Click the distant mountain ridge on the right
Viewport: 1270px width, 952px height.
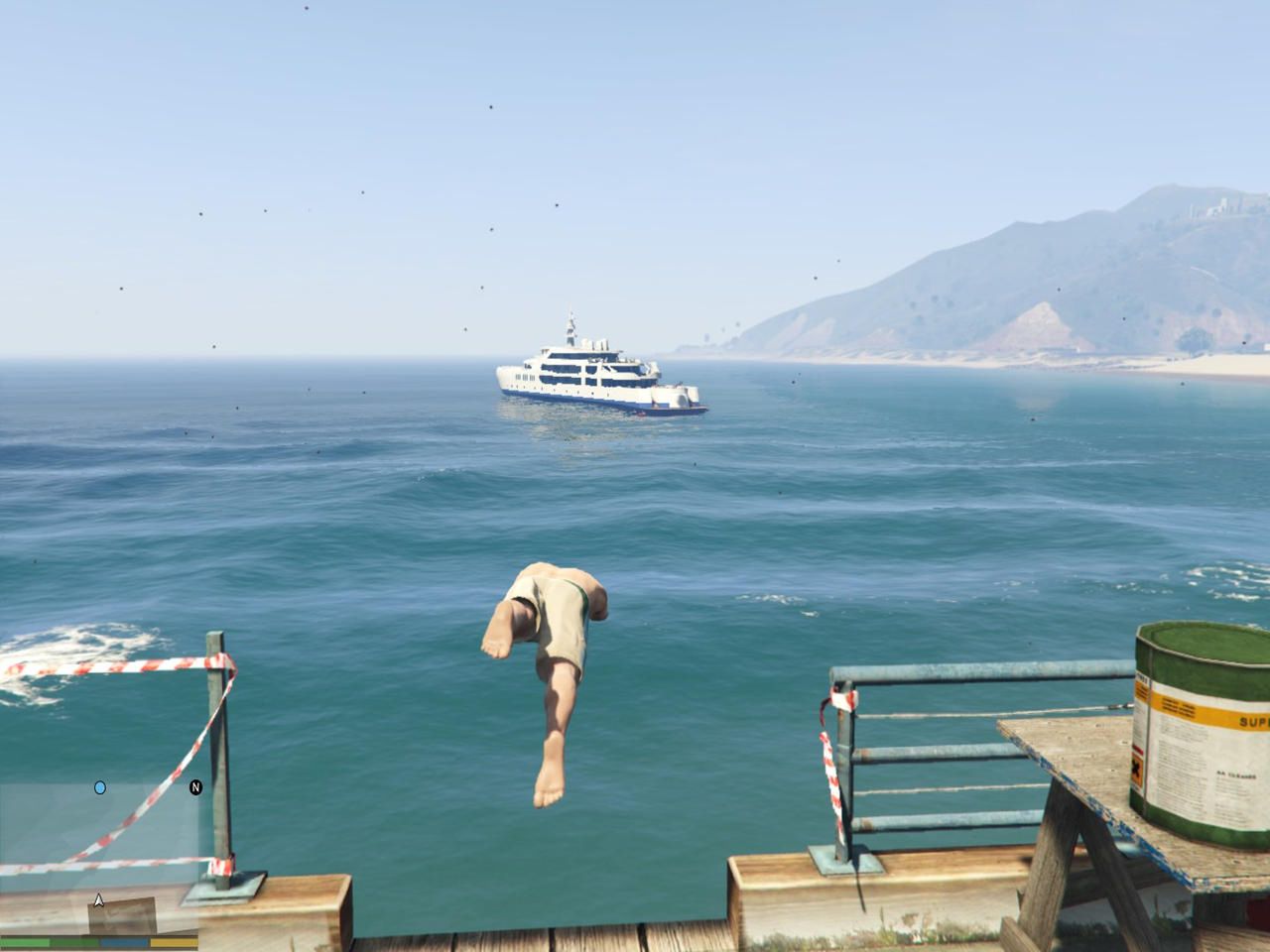coord(1091,238)
